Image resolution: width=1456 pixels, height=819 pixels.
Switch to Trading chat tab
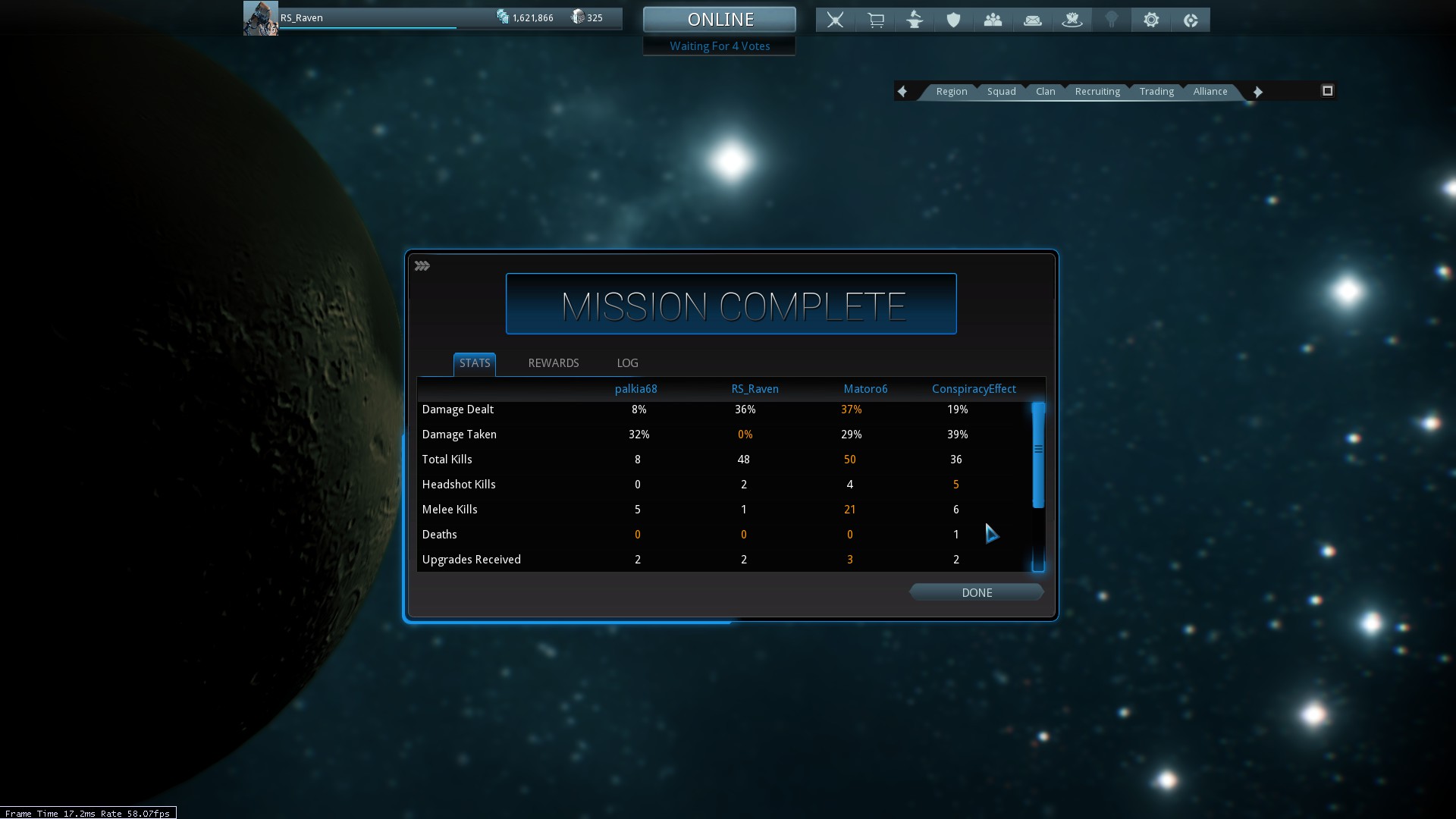[x=1156, y=92]
